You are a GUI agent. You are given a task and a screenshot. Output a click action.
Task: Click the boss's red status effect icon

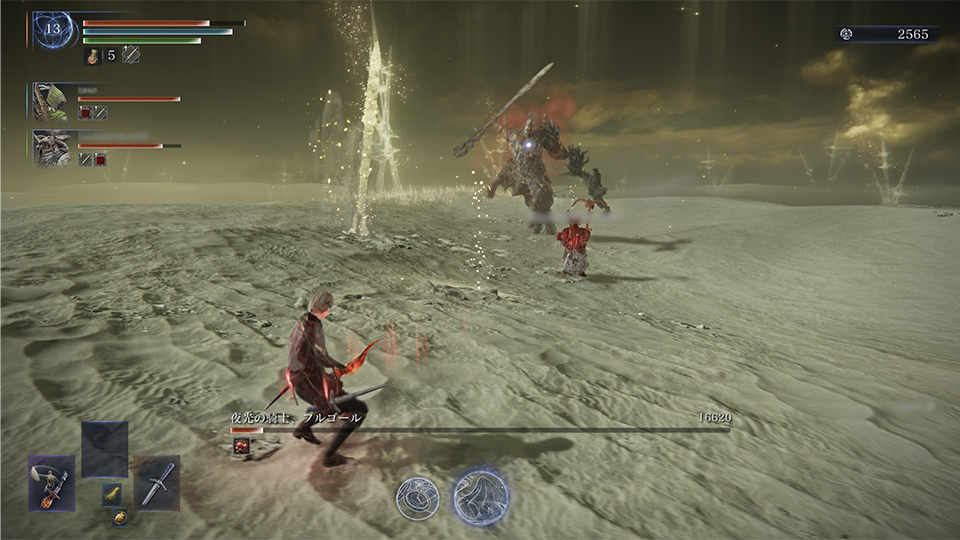coord(241,447)
